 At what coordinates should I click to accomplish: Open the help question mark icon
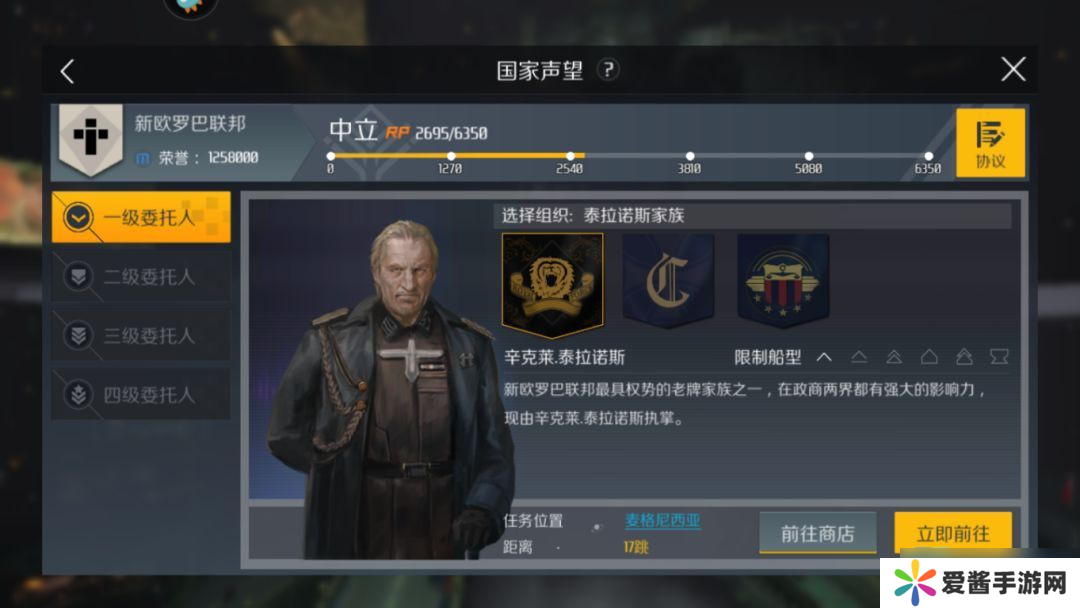608,70
